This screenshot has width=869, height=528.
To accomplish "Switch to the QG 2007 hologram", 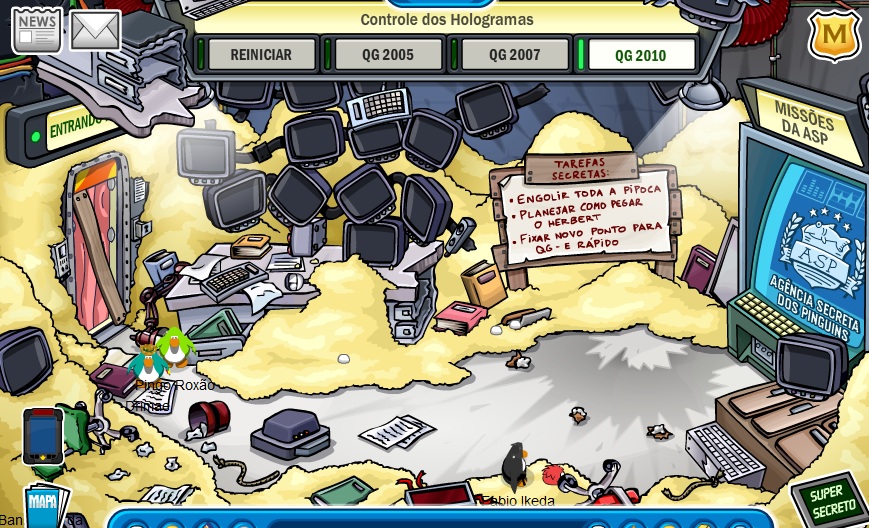I will point(513,55).
